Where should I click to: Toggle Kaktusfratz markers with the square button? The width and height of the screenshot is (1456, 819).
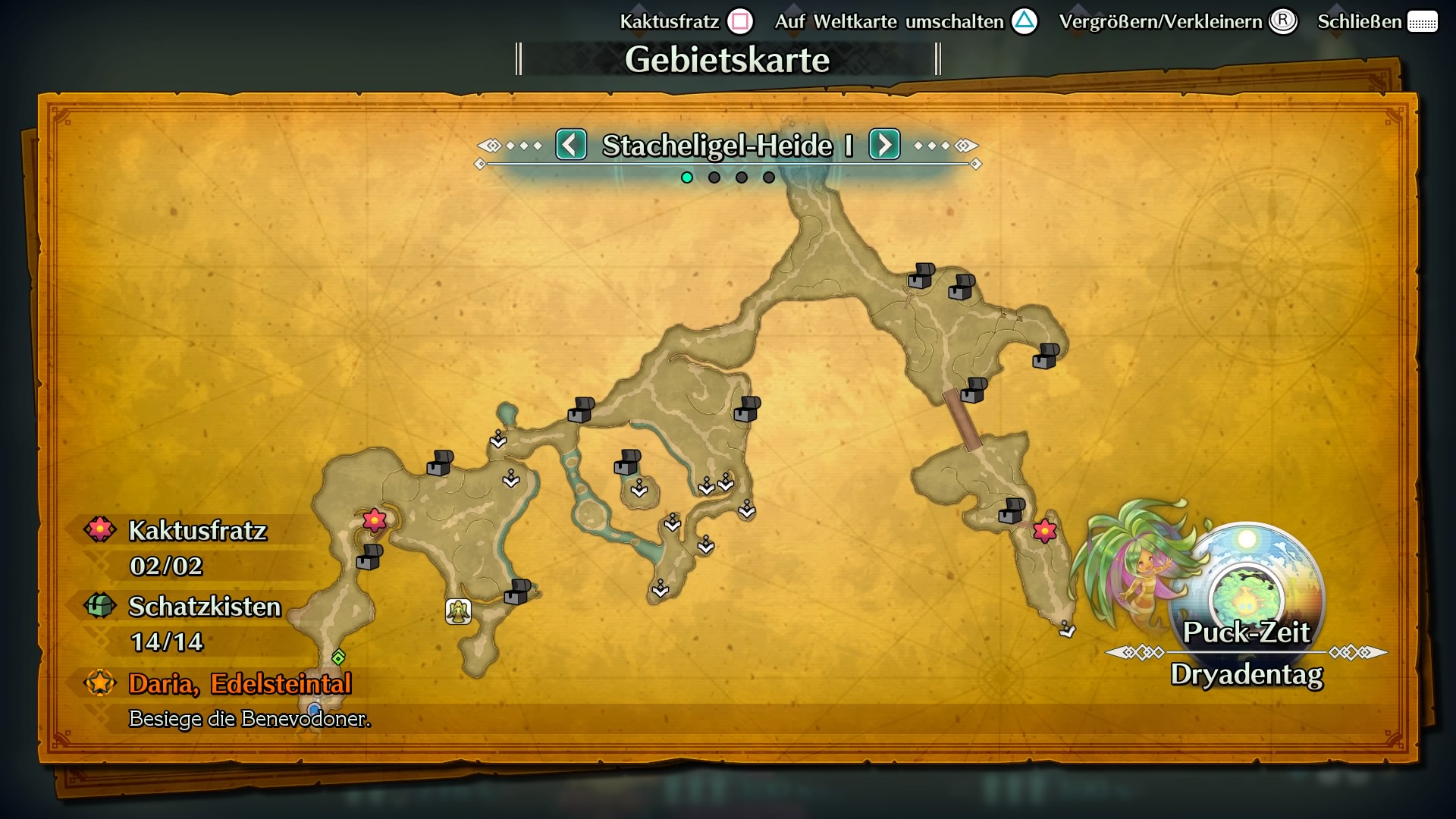coord(739,20)
